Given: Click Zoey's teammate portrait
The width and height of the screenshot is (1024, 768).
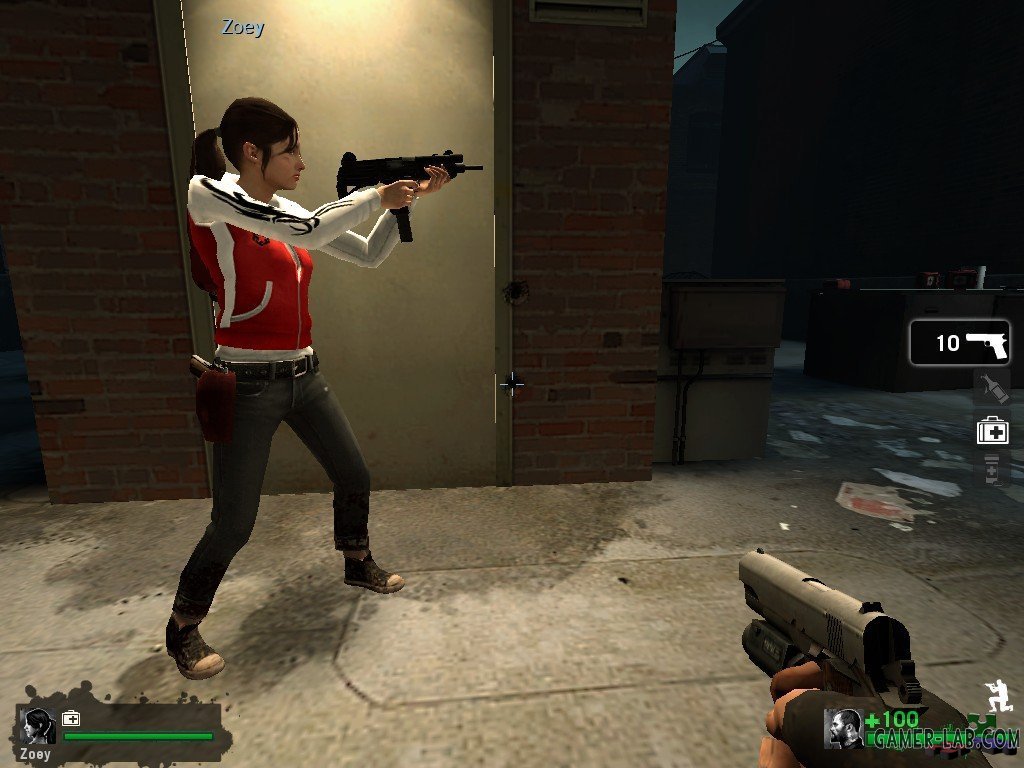Looking at the screenshot, I should click(39, 726).
